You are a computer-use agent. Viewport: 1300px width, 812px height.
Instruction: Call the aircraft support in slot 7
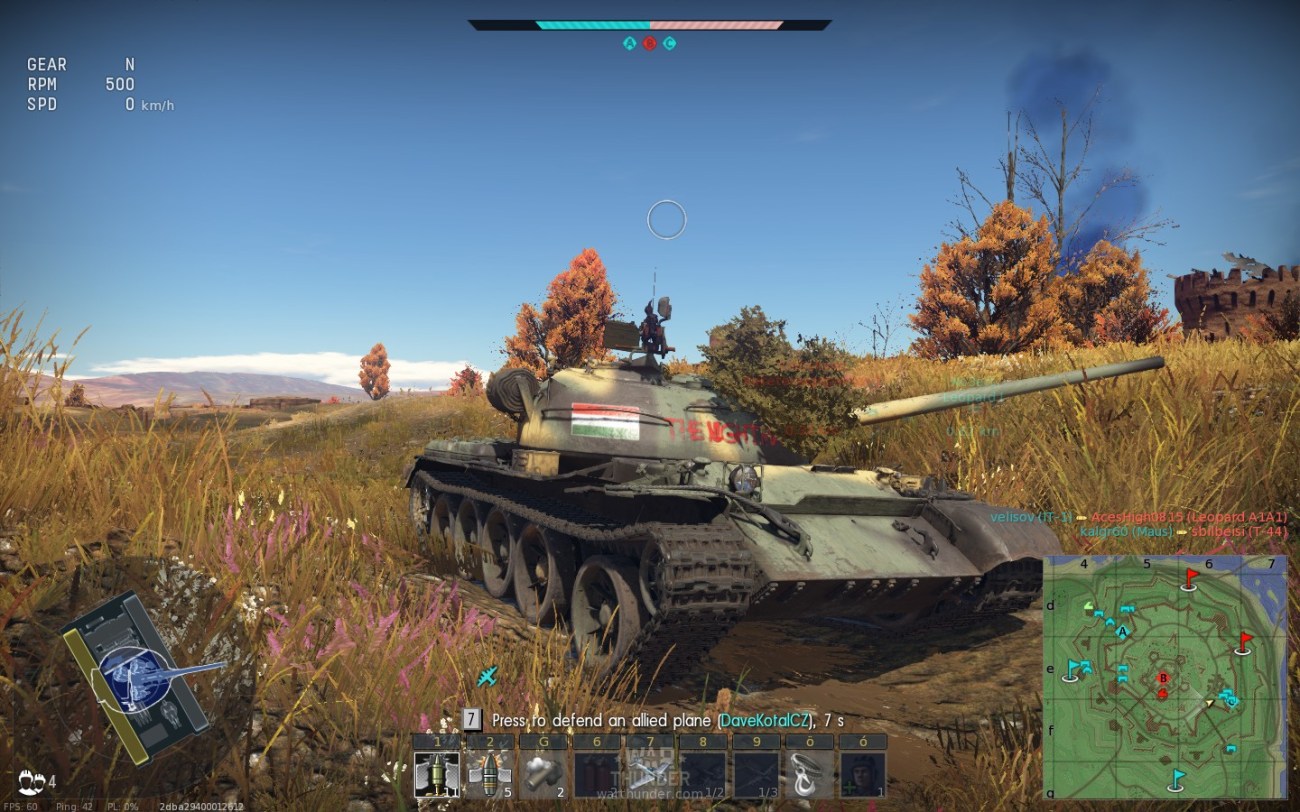click(650, 774)
